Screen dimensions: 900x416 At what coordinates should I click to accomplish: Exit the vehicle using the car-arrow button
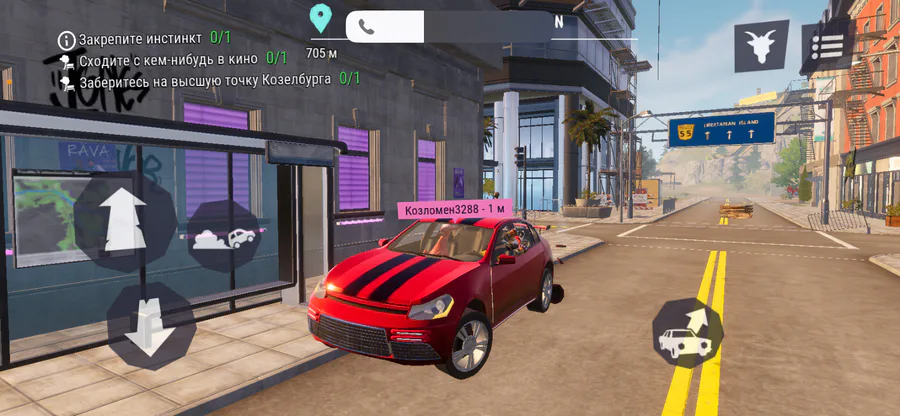pyautogui.click(x=687, y=333)
